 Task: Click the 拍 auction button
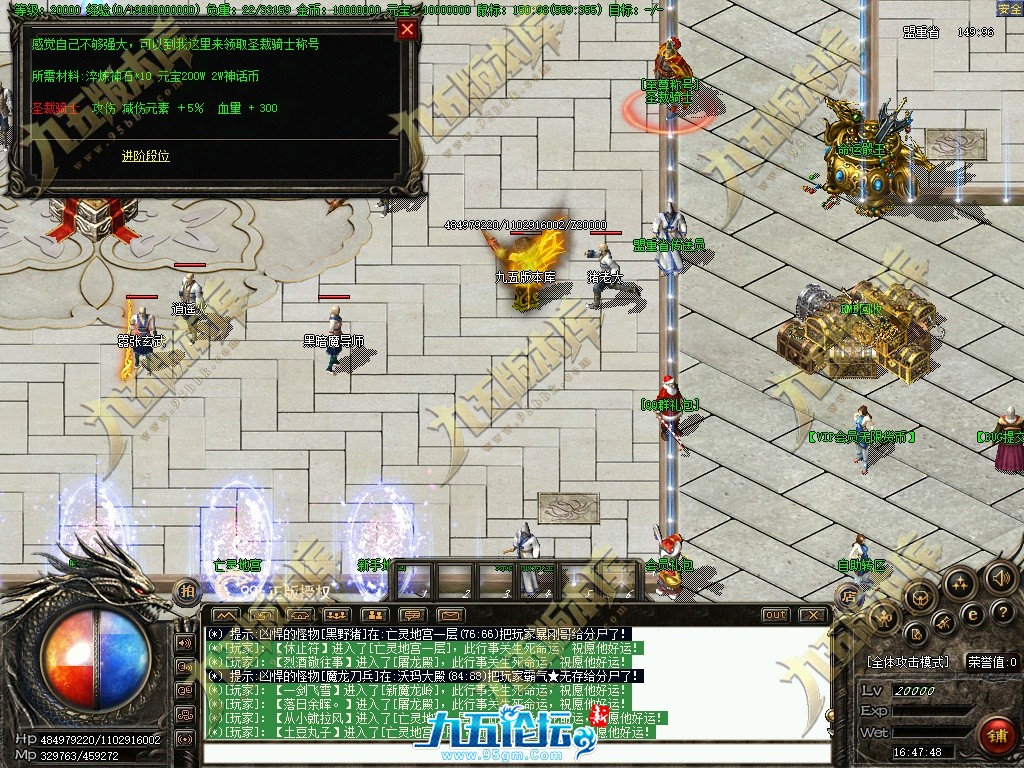pos(186,592)
